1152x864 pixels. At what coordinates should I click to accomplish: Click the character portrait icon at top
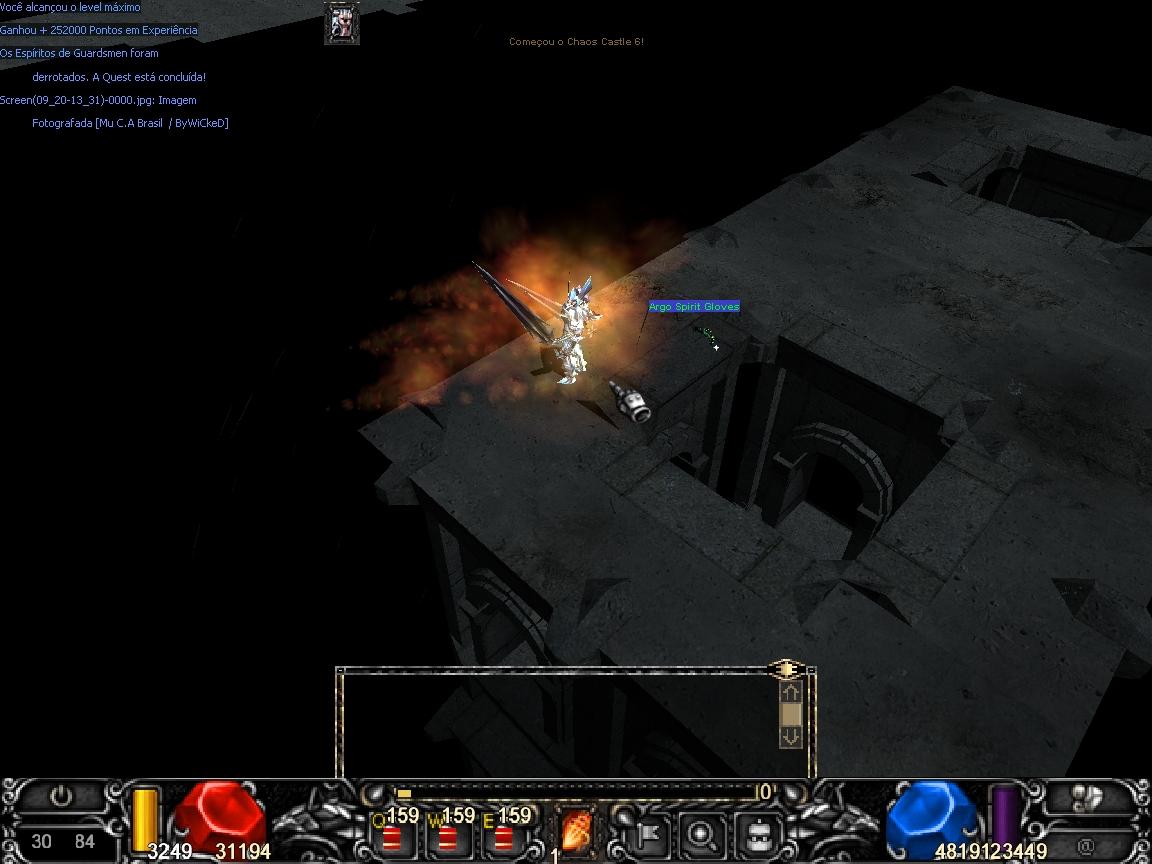click(x=342, y=23)
